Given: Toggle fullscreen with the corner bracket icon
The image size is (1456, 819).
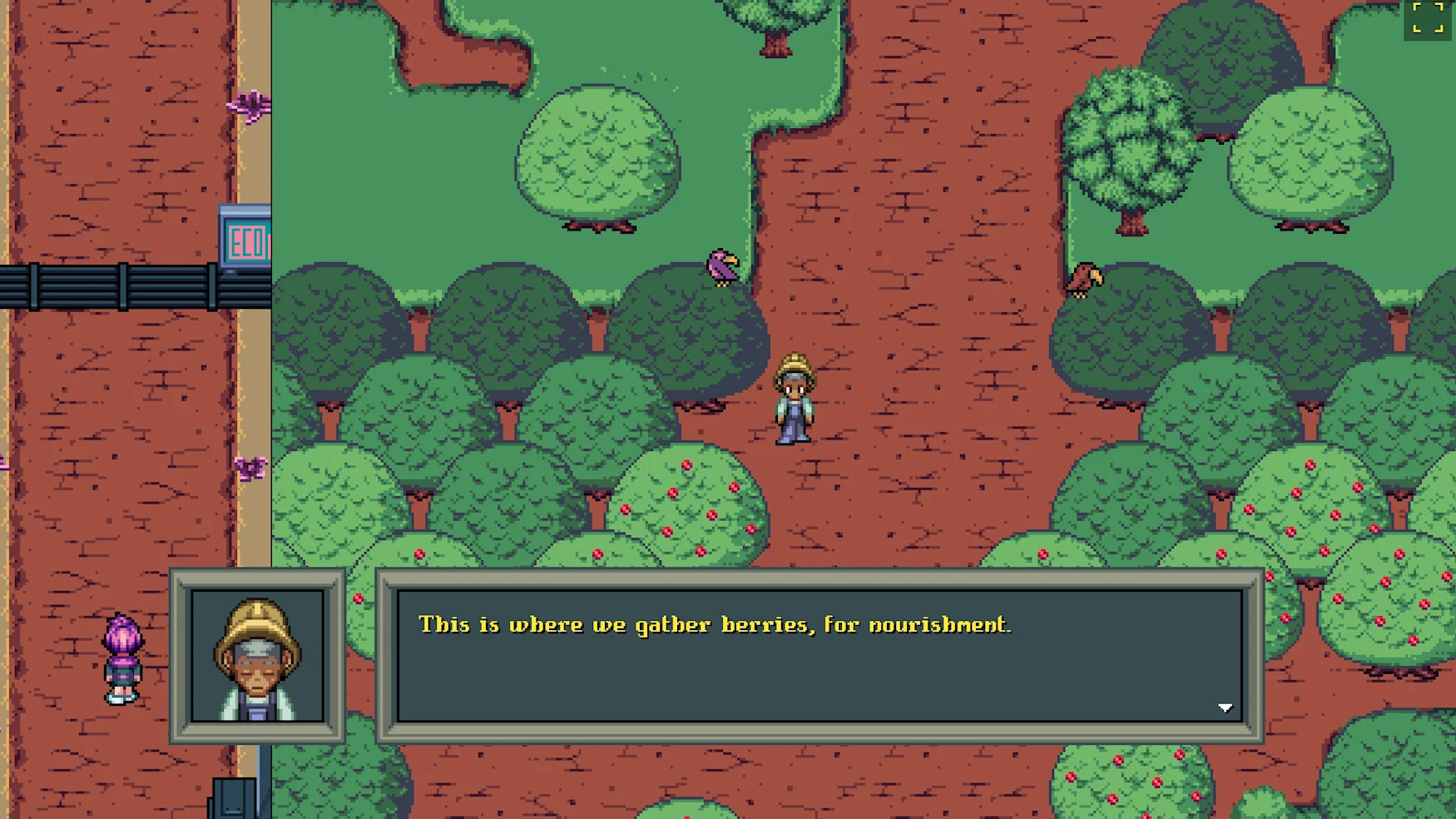Looking at the screenshot, I should 1428,18.
